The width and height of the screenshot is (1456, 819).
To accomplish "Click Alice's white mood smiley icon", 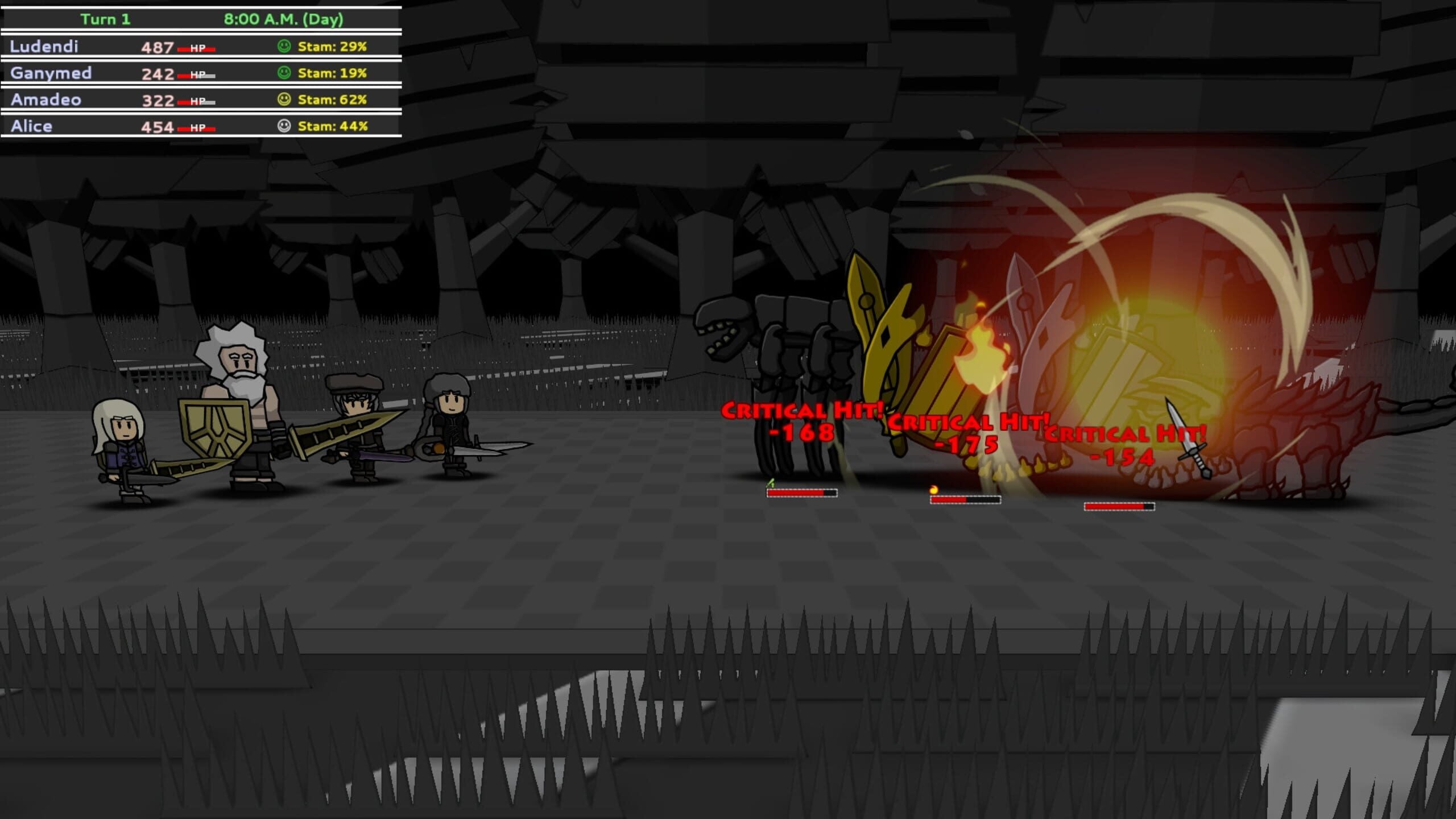I will 283,126.
